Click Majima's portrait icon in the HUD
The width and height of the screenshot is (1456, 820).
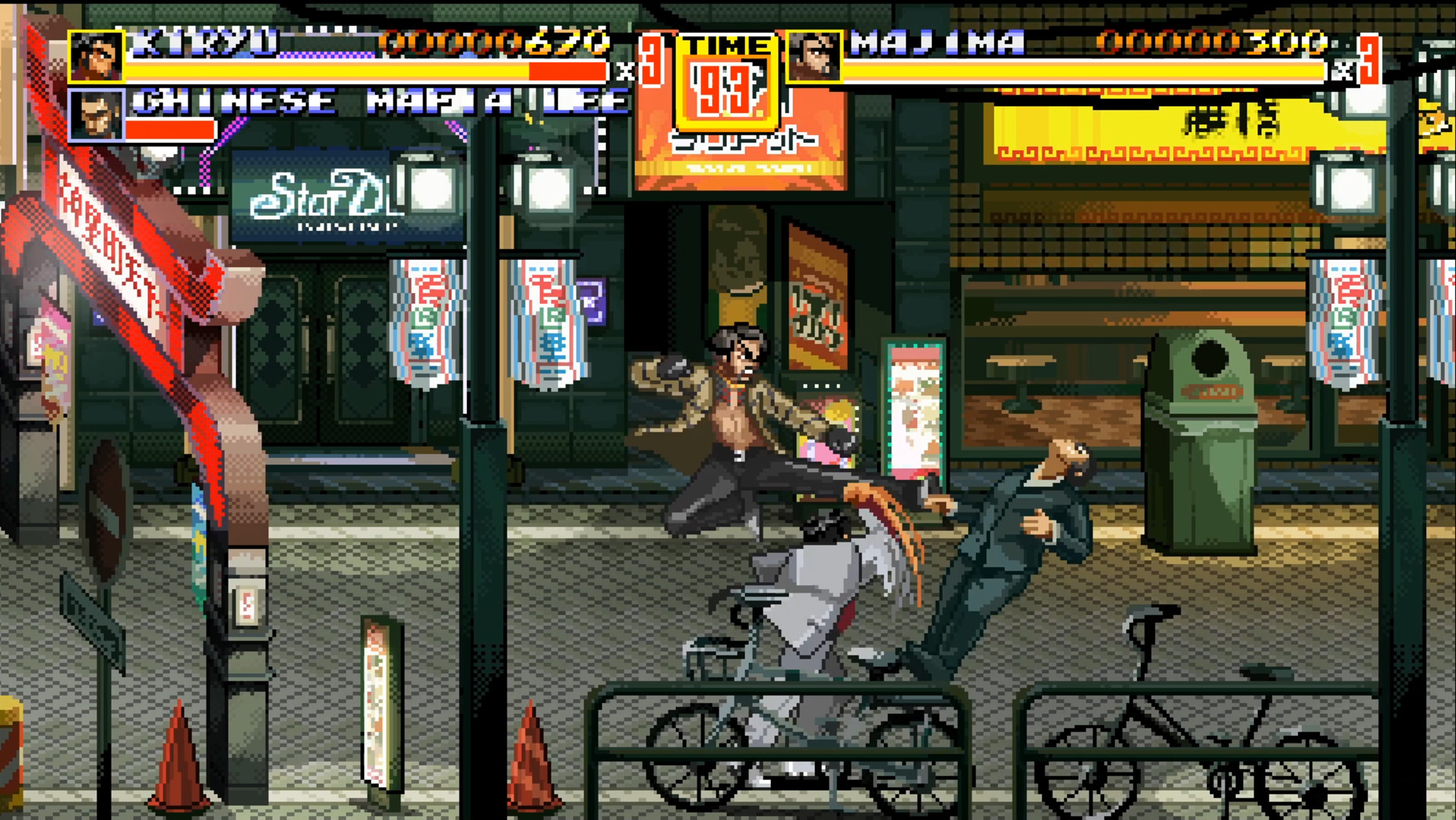pyautogui.click(x=814, y=57)
